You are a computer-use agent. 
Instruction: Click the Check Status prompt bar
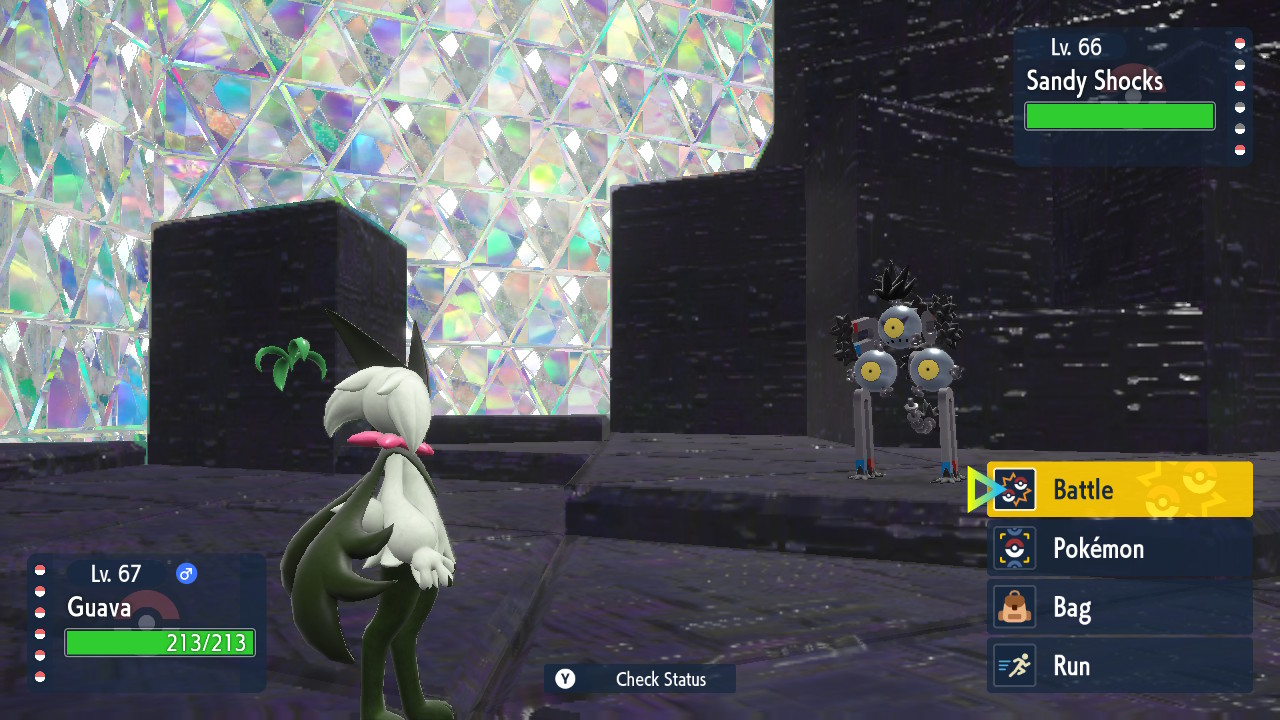(640, 679)
